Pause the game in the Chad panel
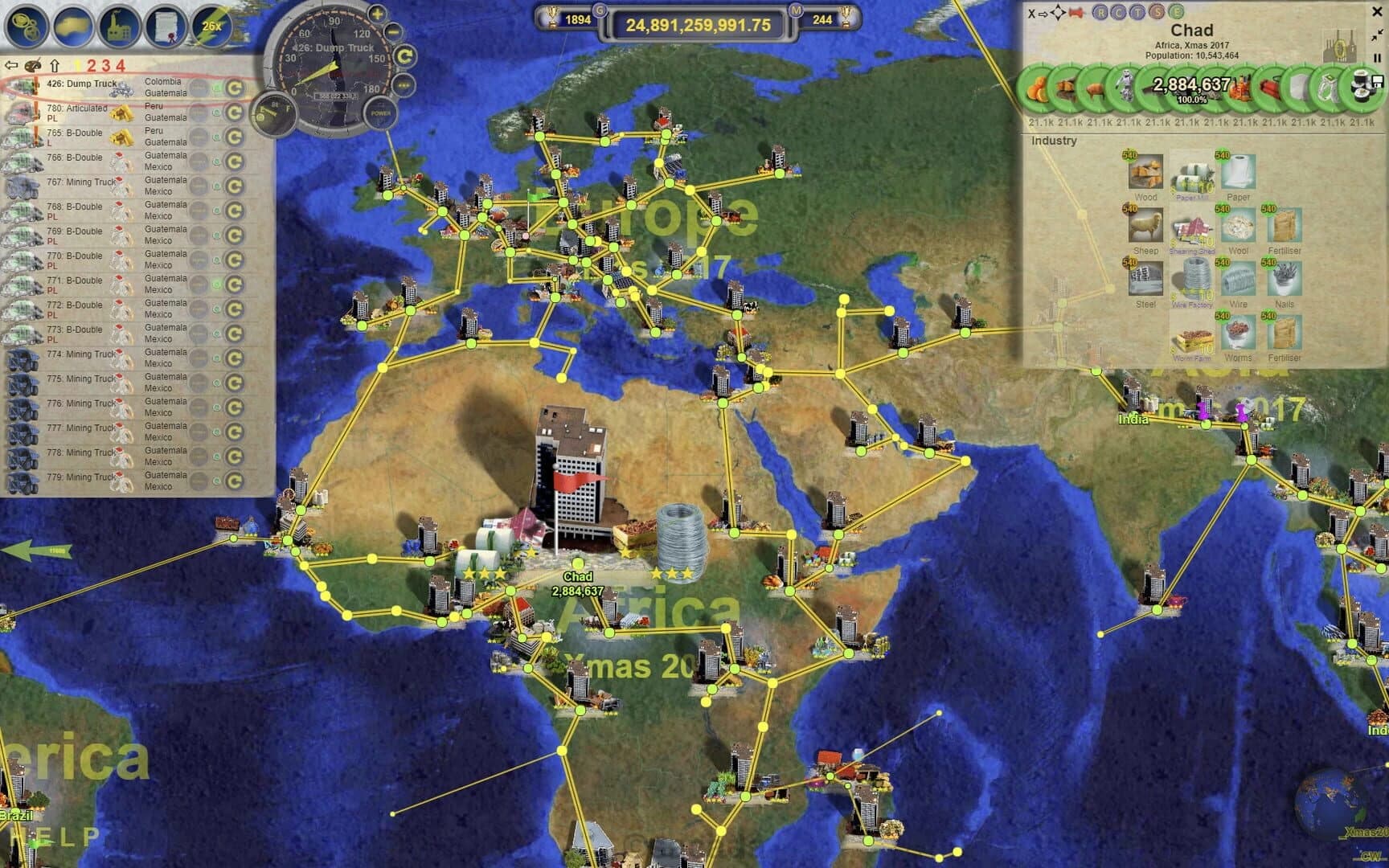The height and width of the screenshot is (868, 1389). 1378,58
